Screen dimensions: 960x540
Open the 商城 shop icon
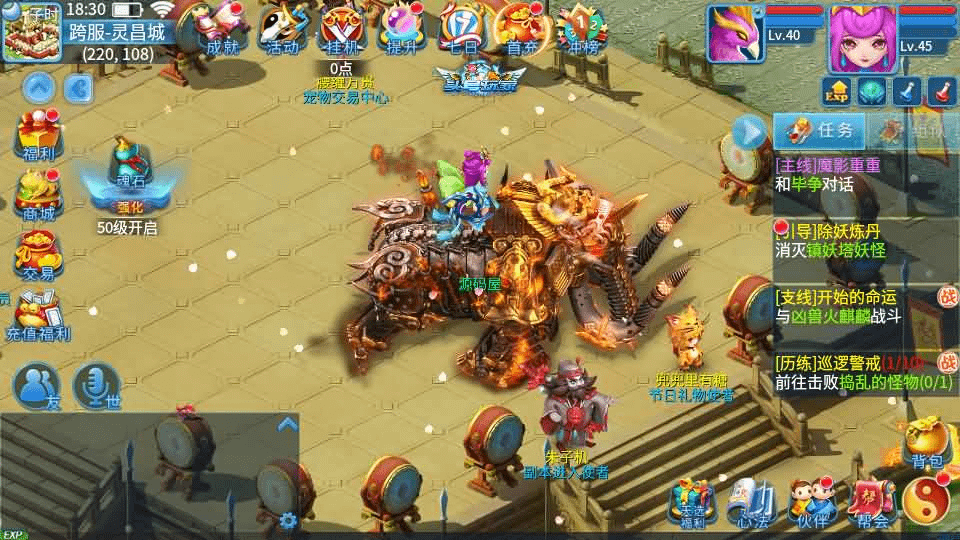tap(38, 195)
